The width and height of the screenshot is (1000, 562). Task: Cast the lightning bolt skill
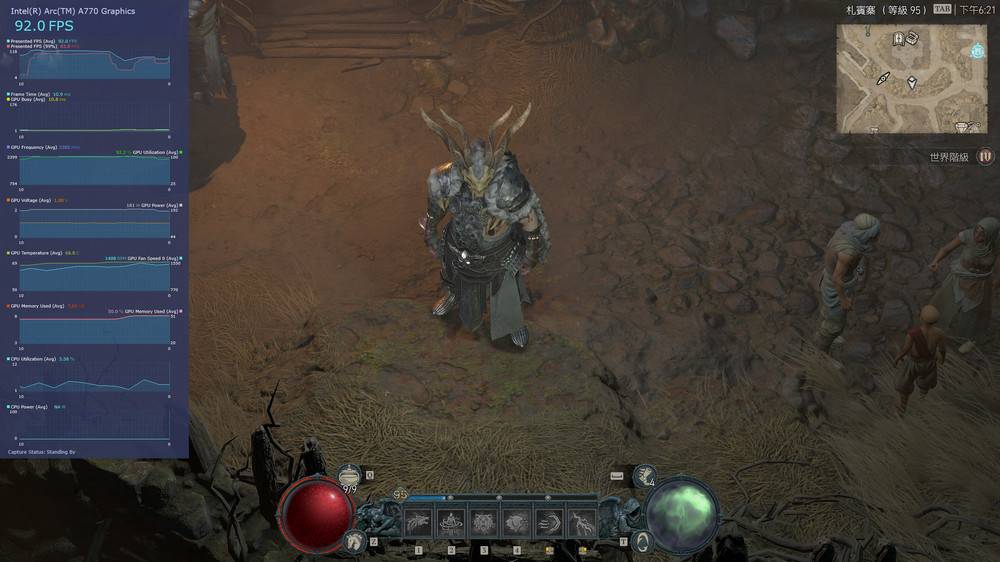click(582, 521)
